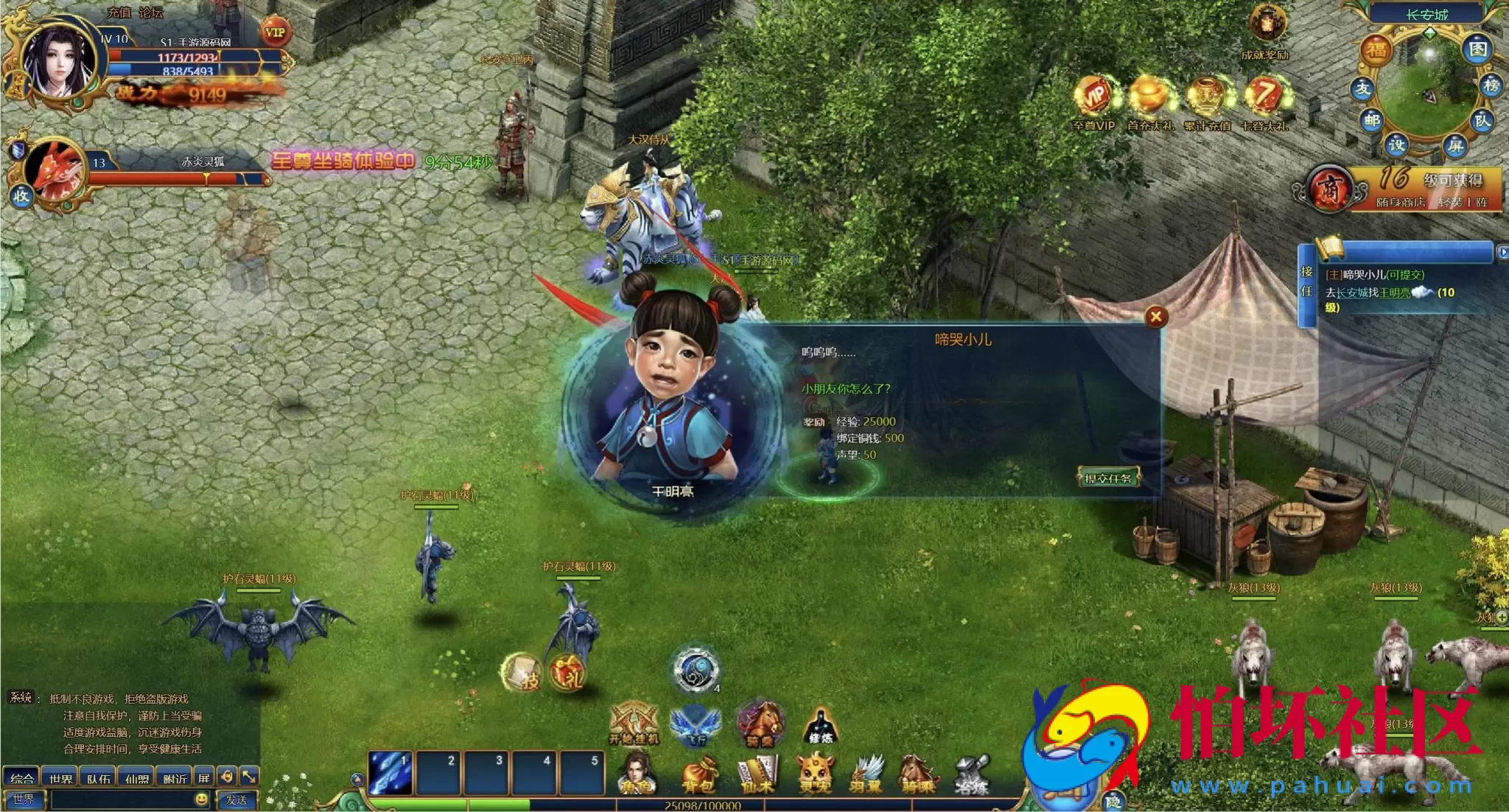The image size is (1509, 812).
Task: Open the 羽翼 wings menu
Action: 866,775
